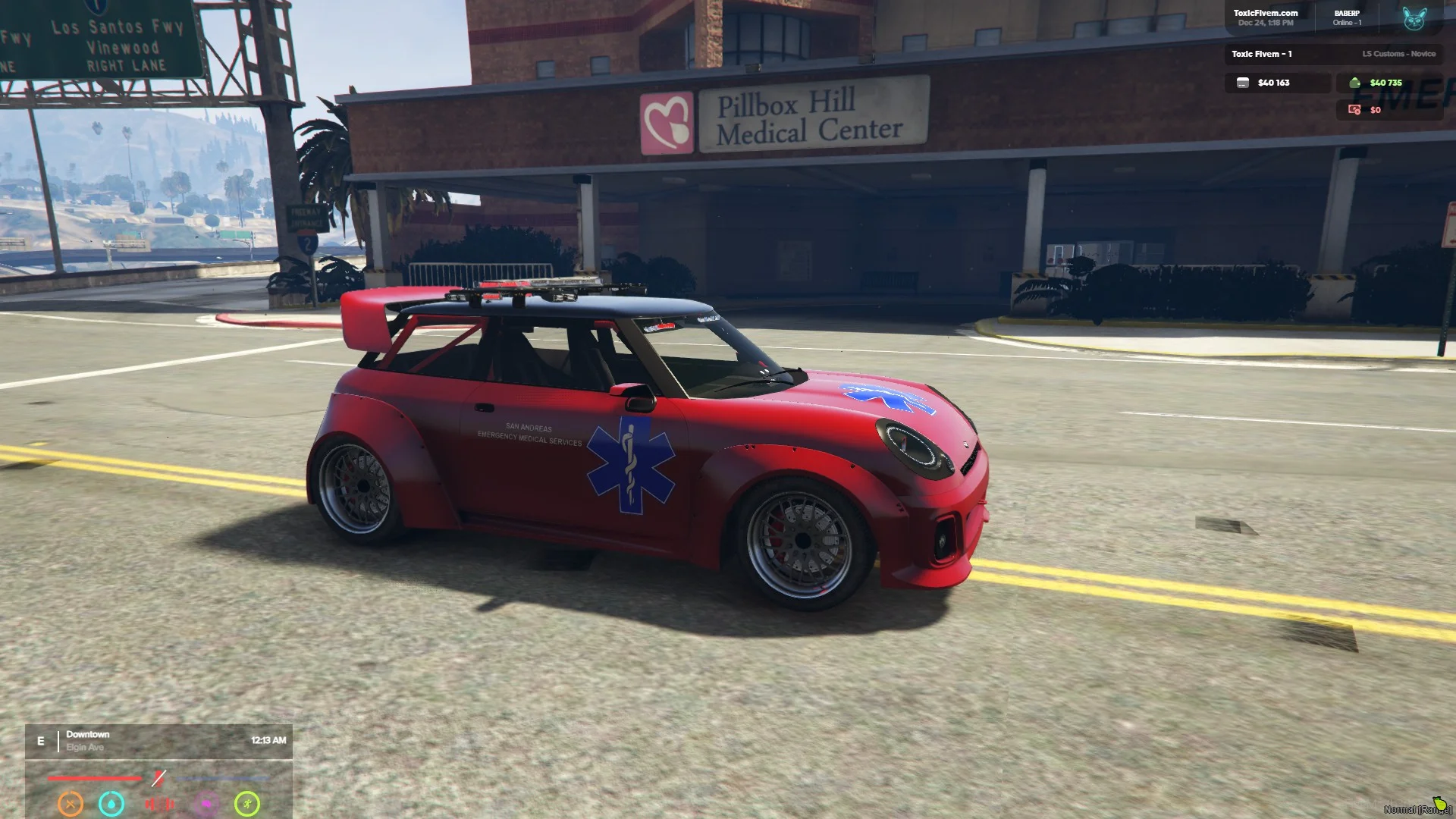Expand the Toxic Fivem - 1 server panel
The height and width of the screenshot is (819, 1456).
coord(1263,54)
